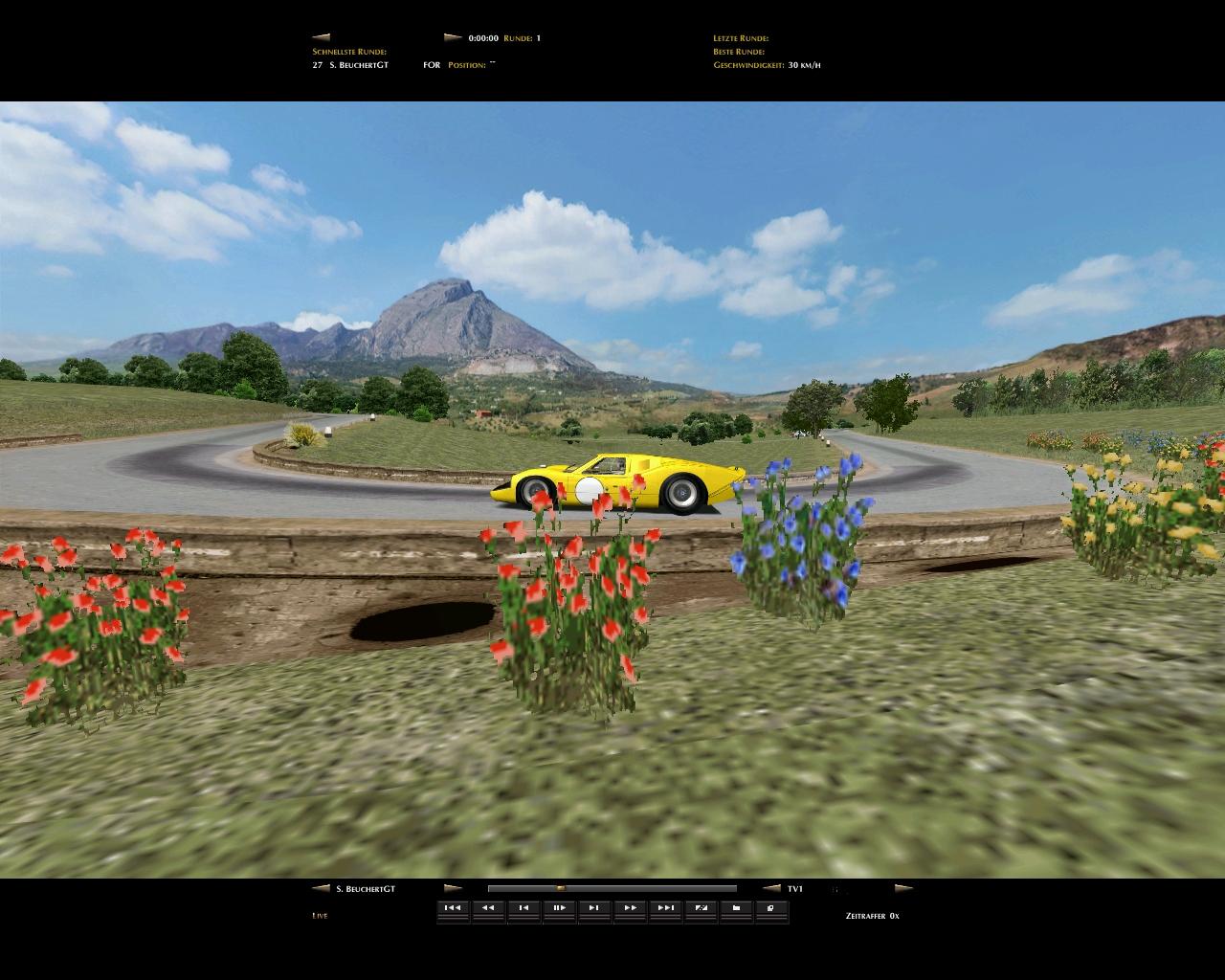Step one frame backward in replay
The image size is (1225, 980).
click(523, 908)
